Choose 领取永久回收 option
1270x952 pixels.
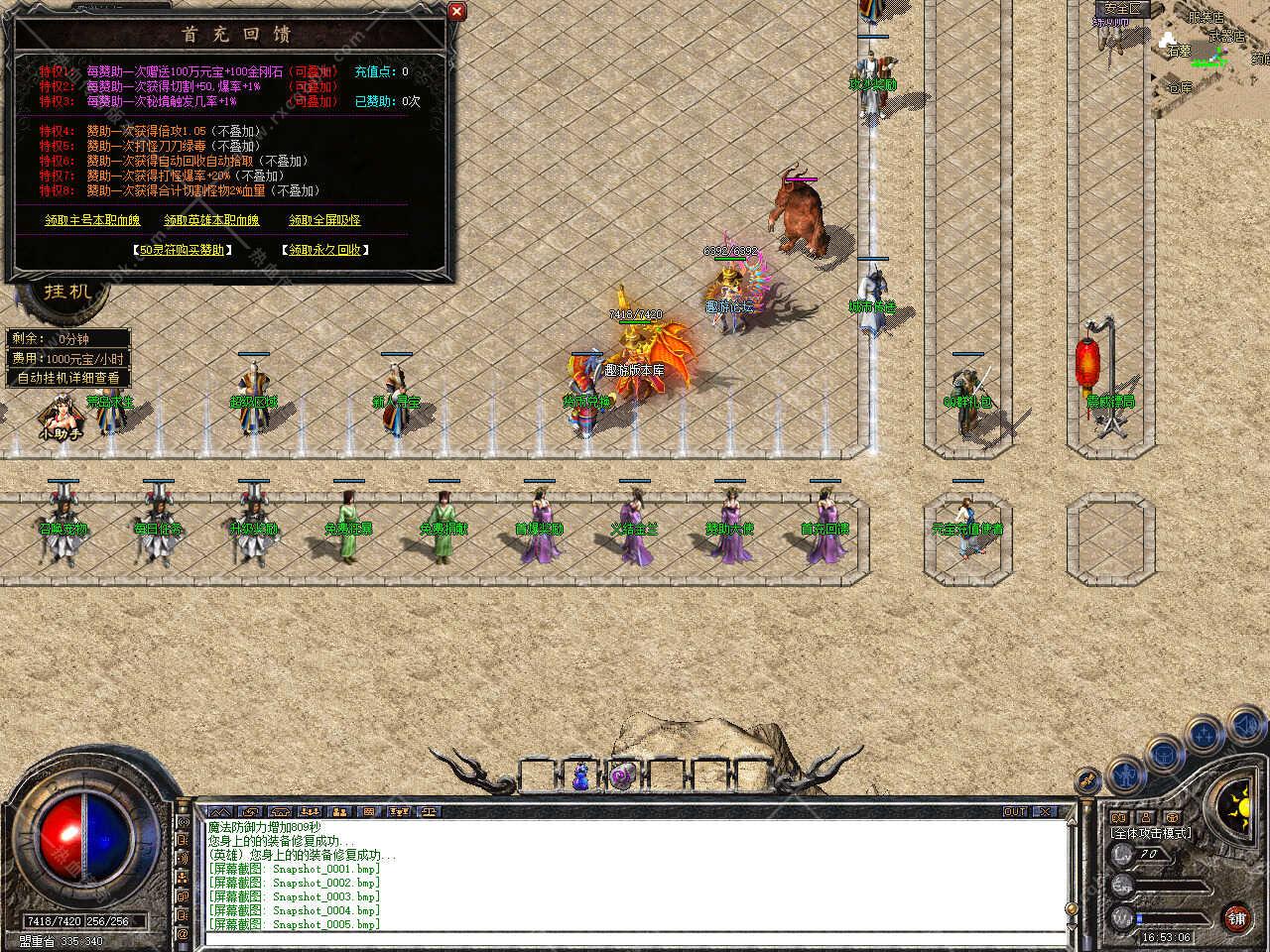[x=324, y=250]
